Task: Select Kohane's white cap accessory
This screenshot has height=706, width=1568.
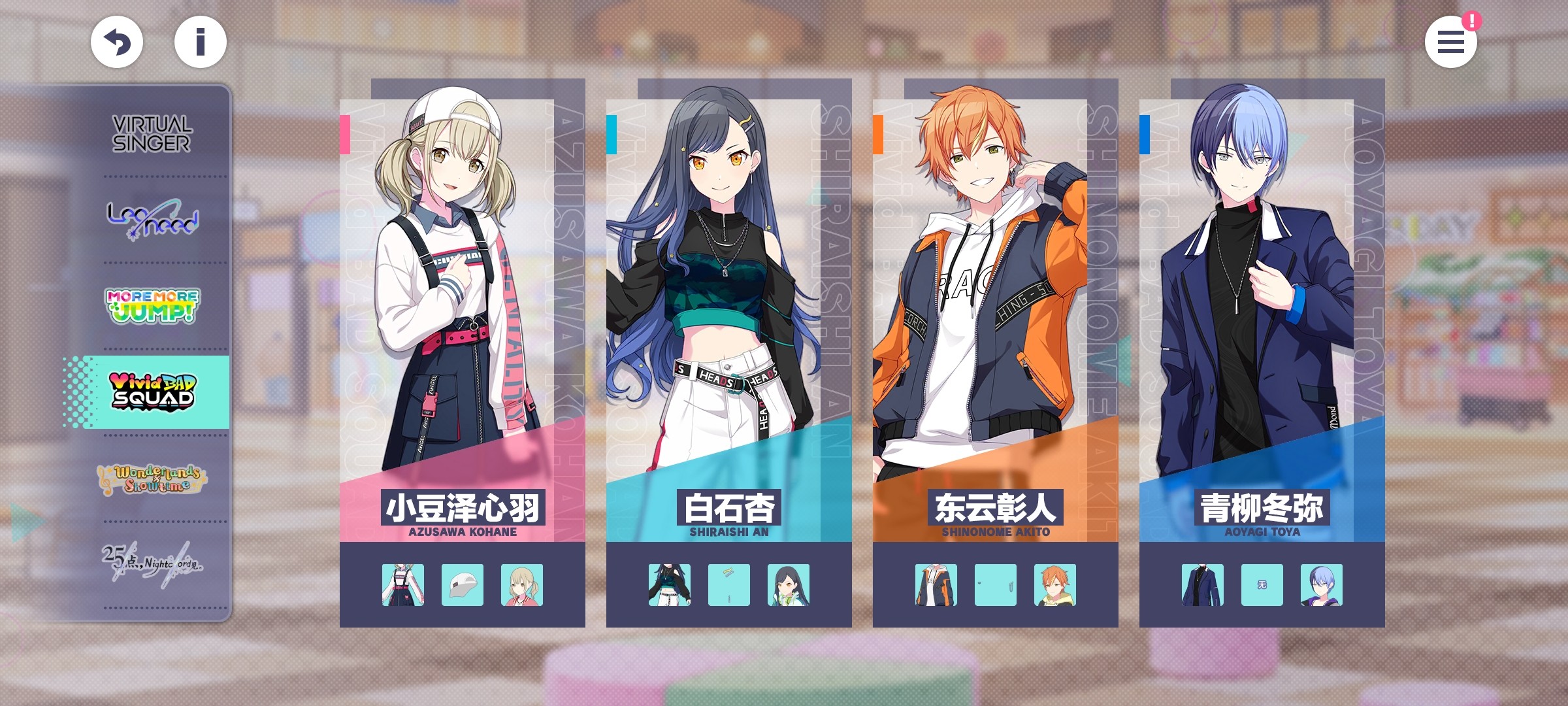Action: coord(463,585)
